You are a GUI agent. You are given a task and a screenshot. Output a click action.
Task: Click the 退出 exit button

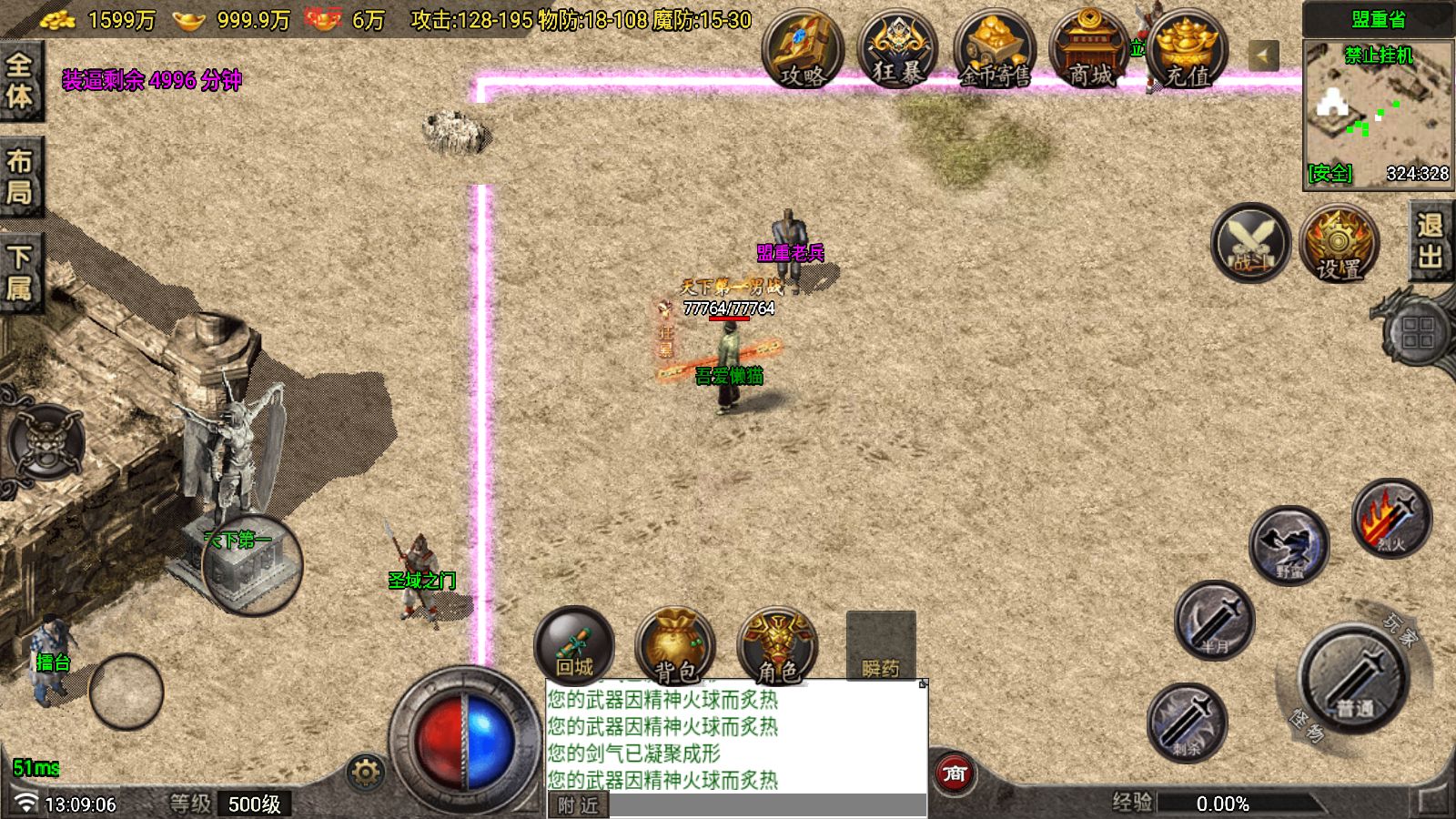pyautogui.click(x=1431, y=241)
